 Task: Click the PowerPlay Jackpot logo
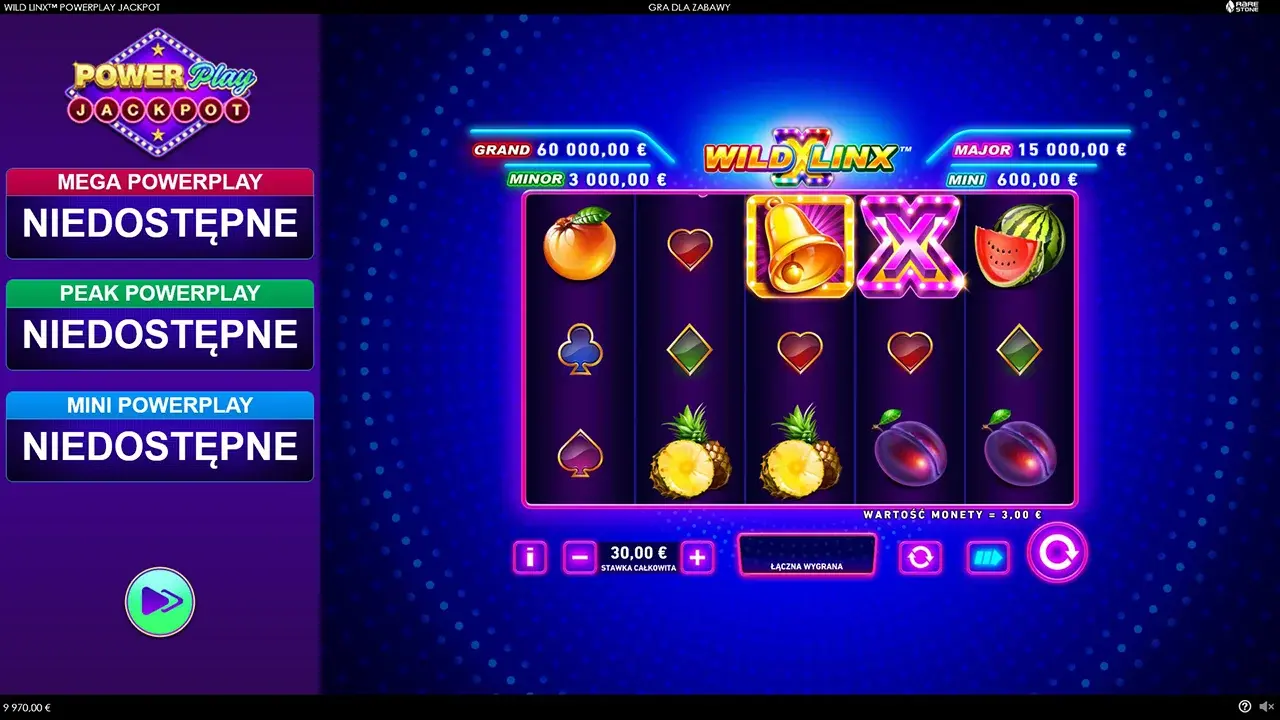click(160, 90)
